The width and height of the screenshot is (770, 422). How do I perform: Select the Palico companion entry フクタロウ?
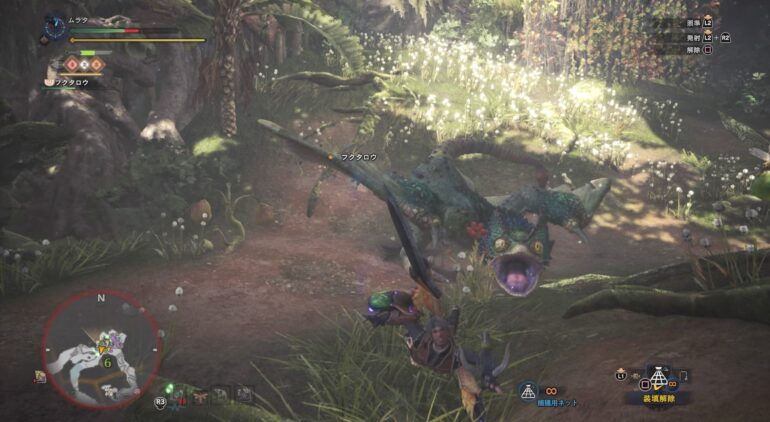click(73, 83)
